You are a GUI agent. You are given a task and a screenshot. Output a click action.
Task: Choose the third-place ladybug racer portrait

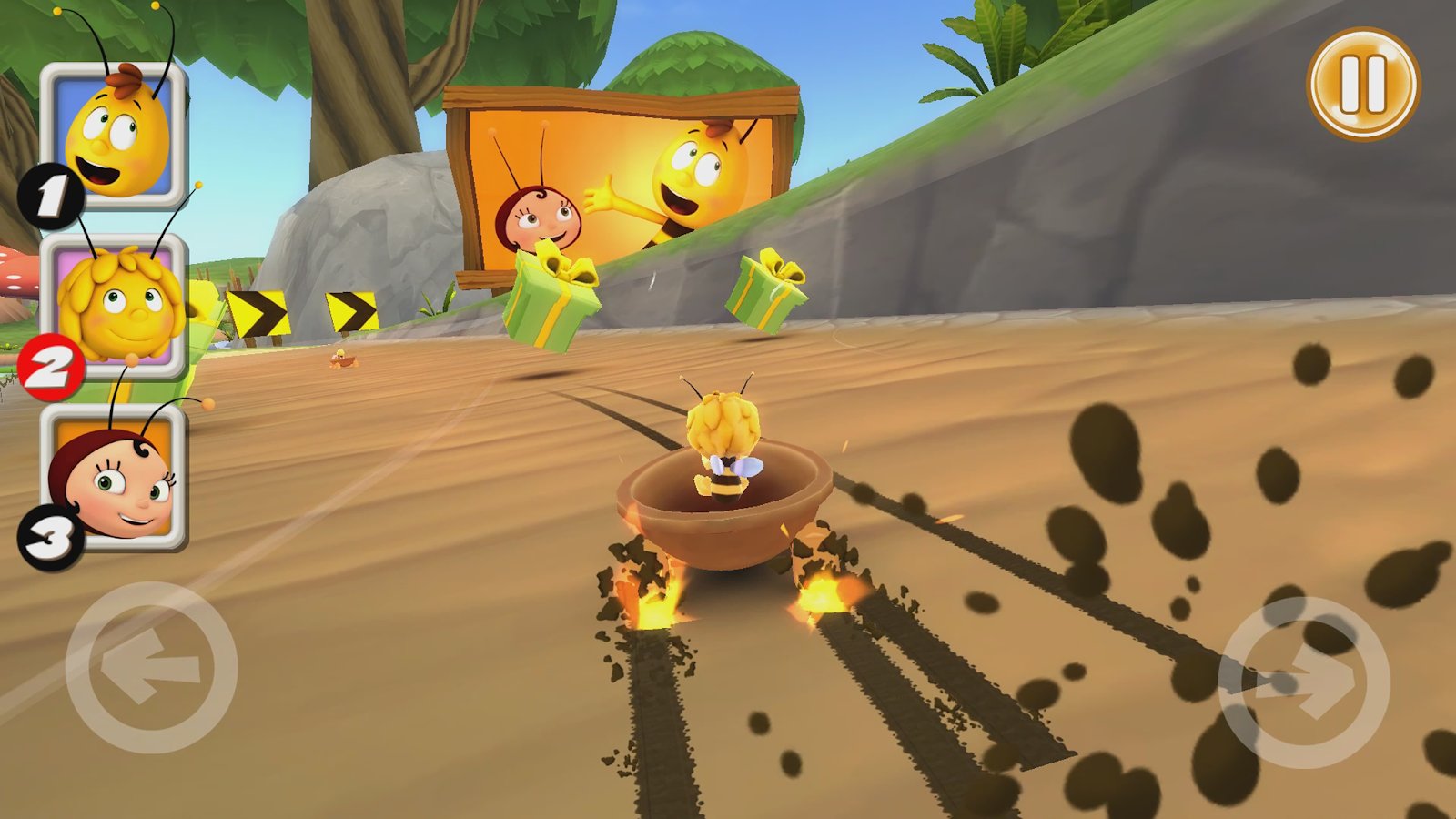pyautogui.click(x=115, y=478)
